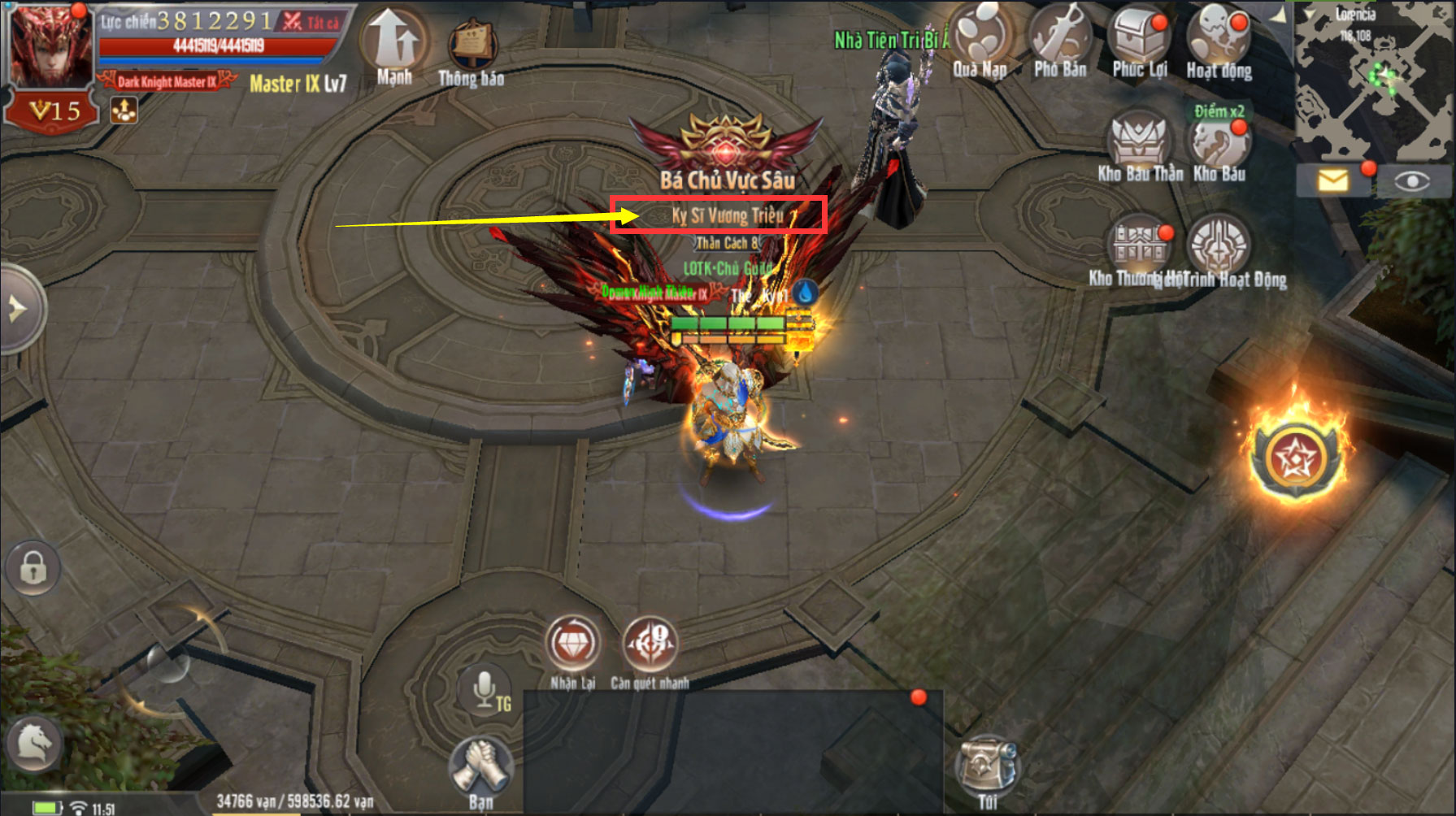Open the Phúc Lợi welfare chest

point(1140,42)
